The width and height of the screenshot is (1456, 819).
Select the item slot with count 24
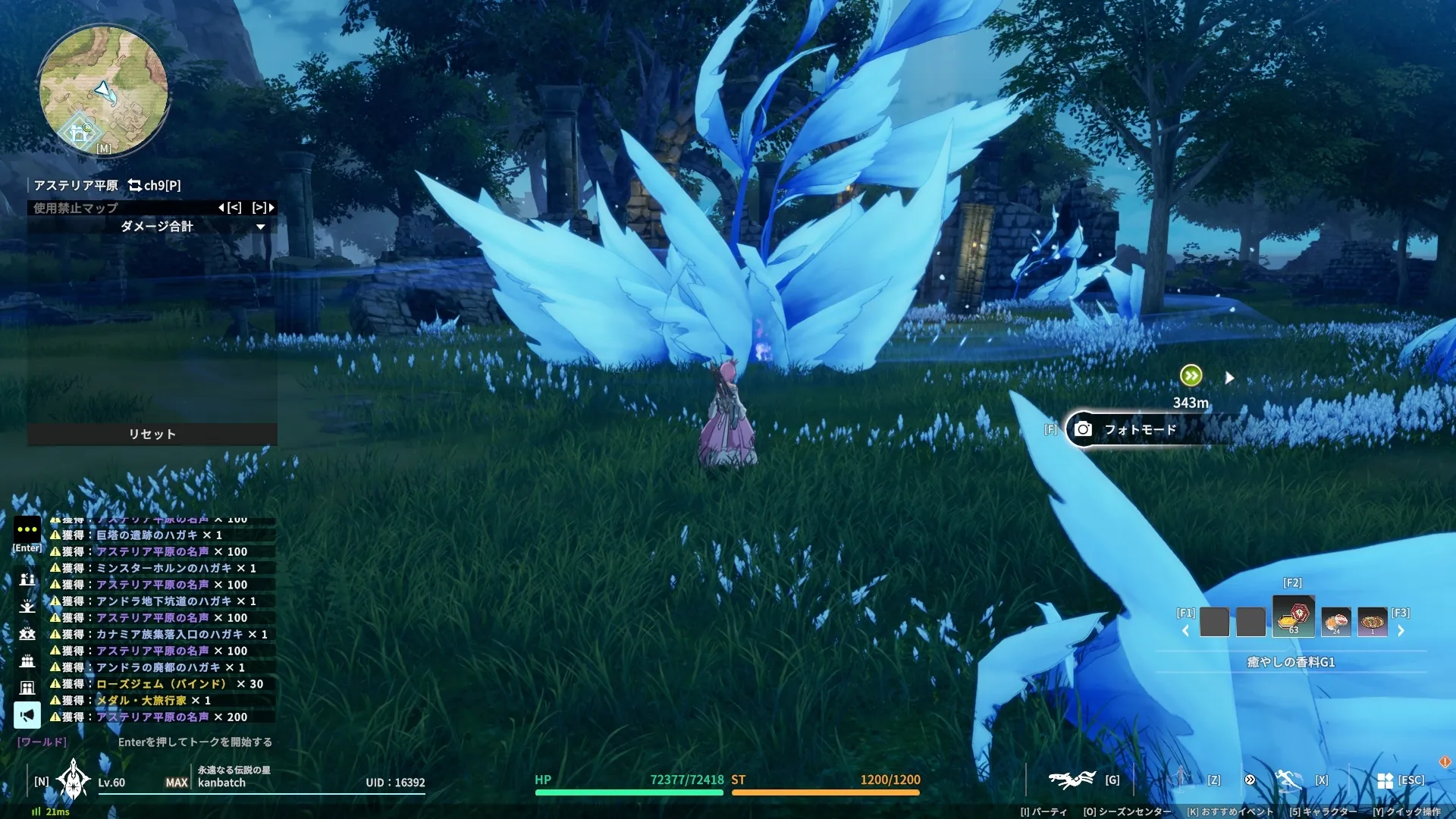pos(1335,622)
